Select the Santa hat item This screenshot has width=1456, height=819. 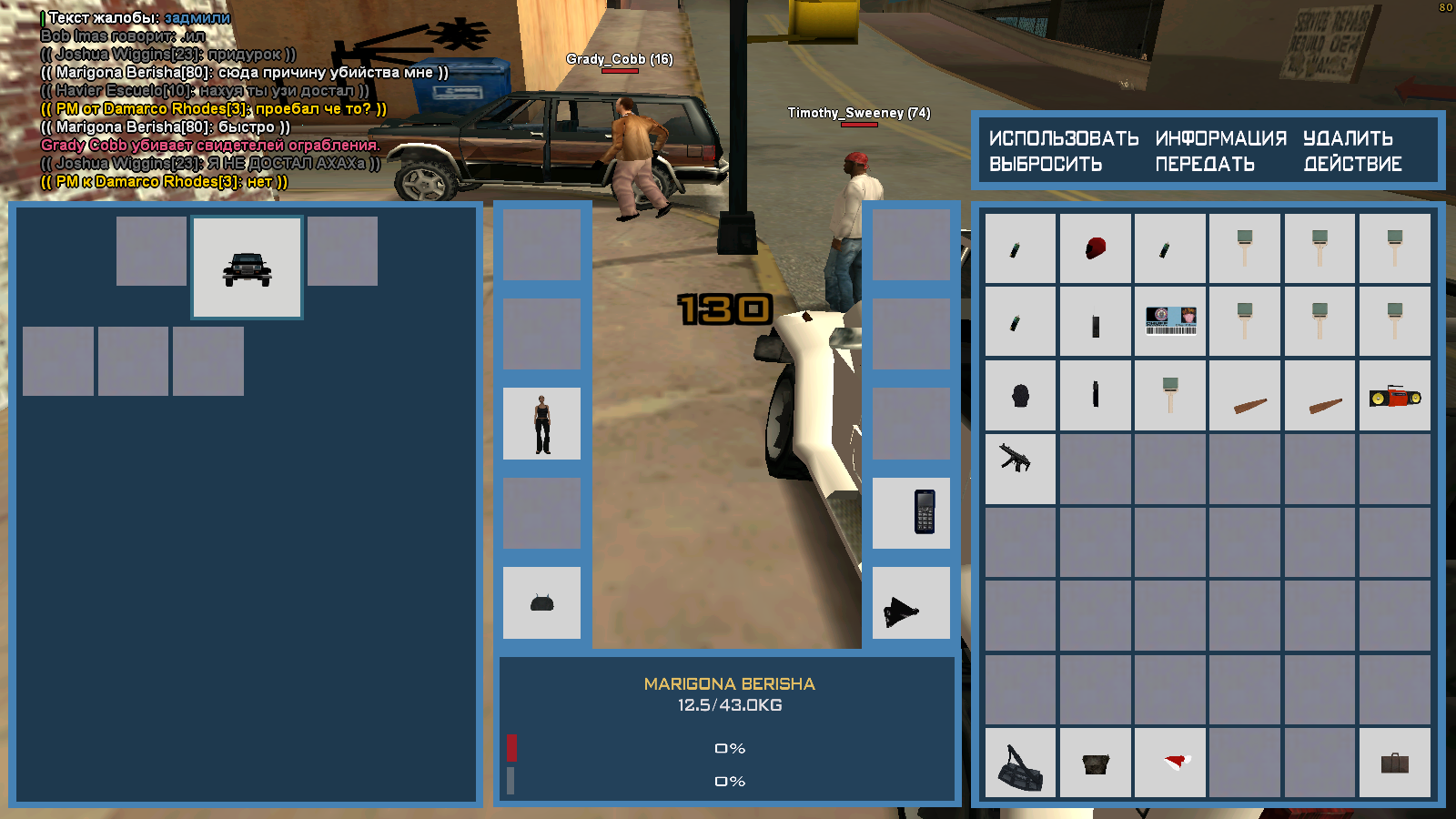tap(1170, 763)
